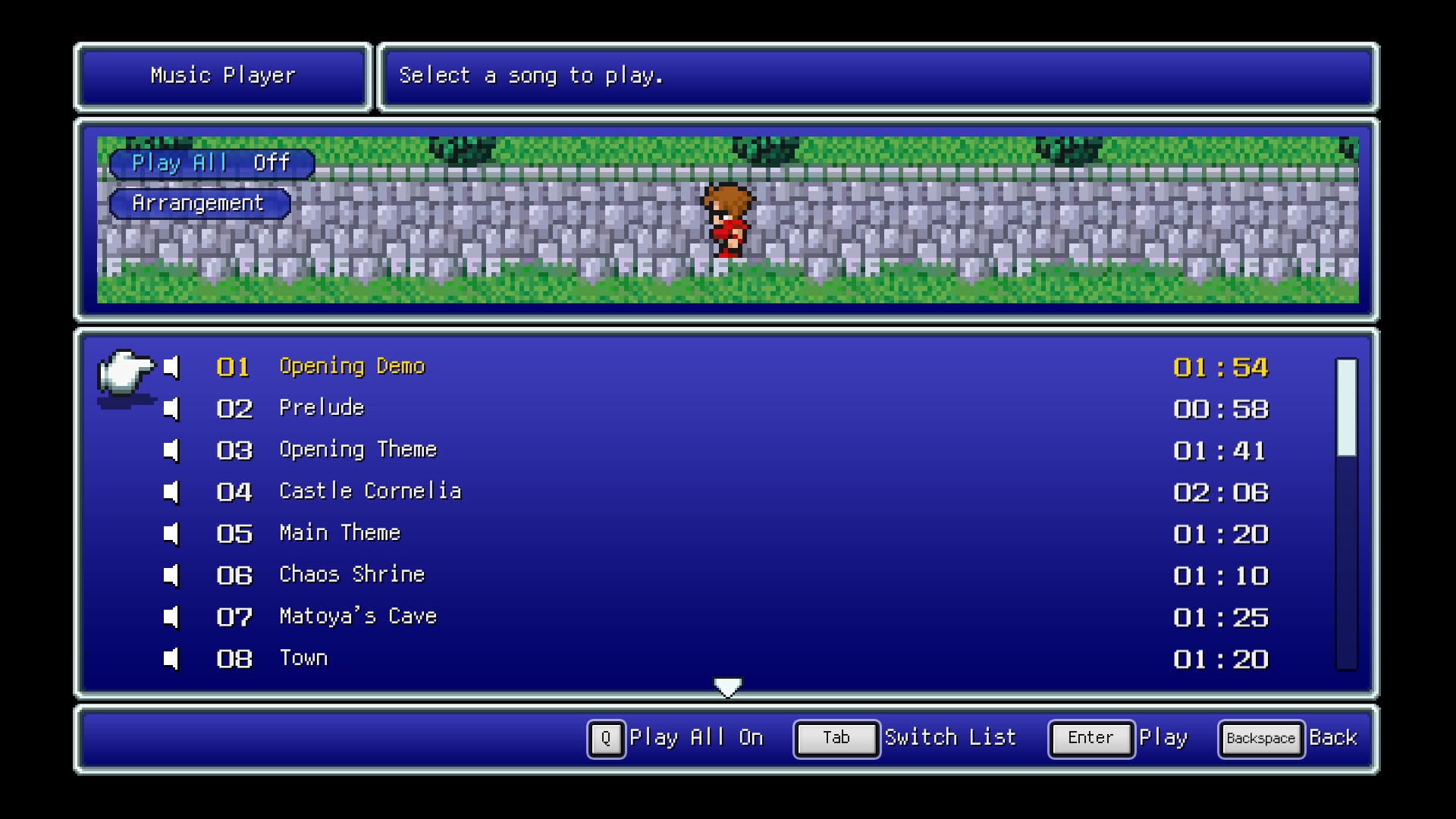This screenshot has width=1456, height=819.
Task: Choose the Opening Theme song
Action: [x=358, y=450]
